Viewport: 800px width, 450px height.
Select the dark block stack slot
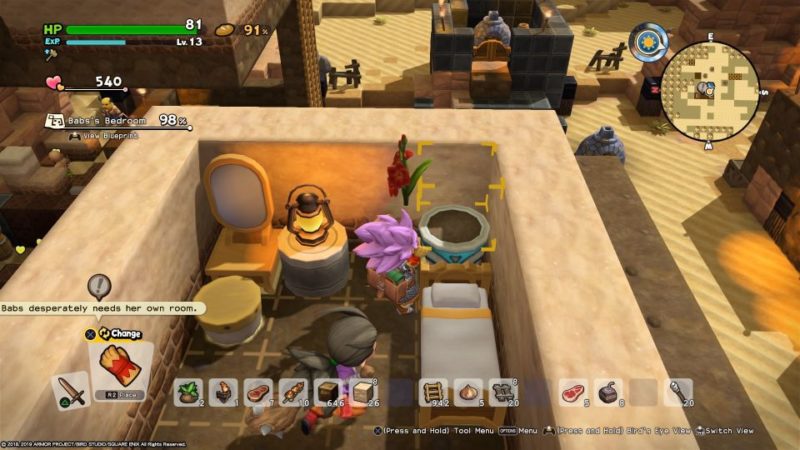click(326, 392)
